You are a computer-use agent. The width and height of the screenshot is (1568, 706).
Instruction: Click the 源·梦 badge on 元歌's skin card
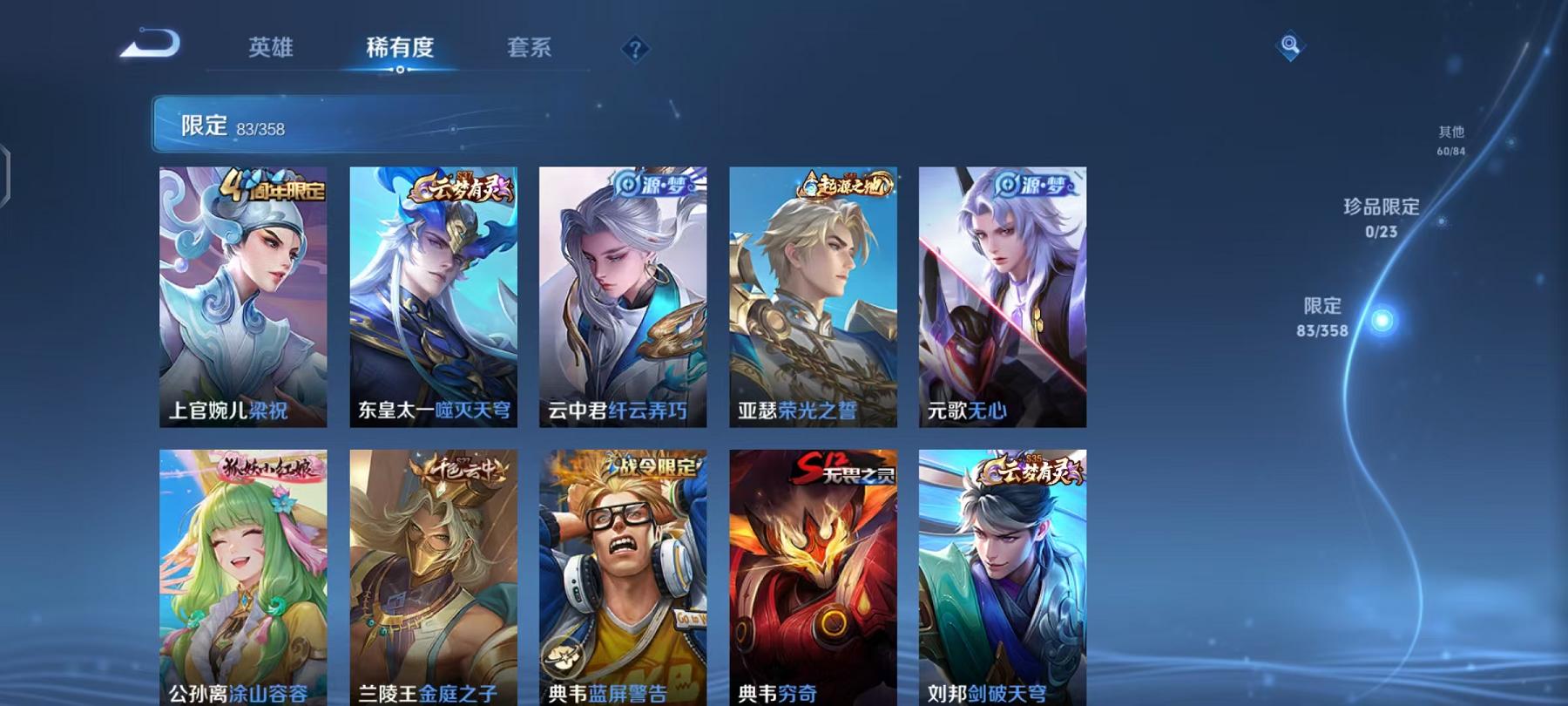[x=1033, y=186]
